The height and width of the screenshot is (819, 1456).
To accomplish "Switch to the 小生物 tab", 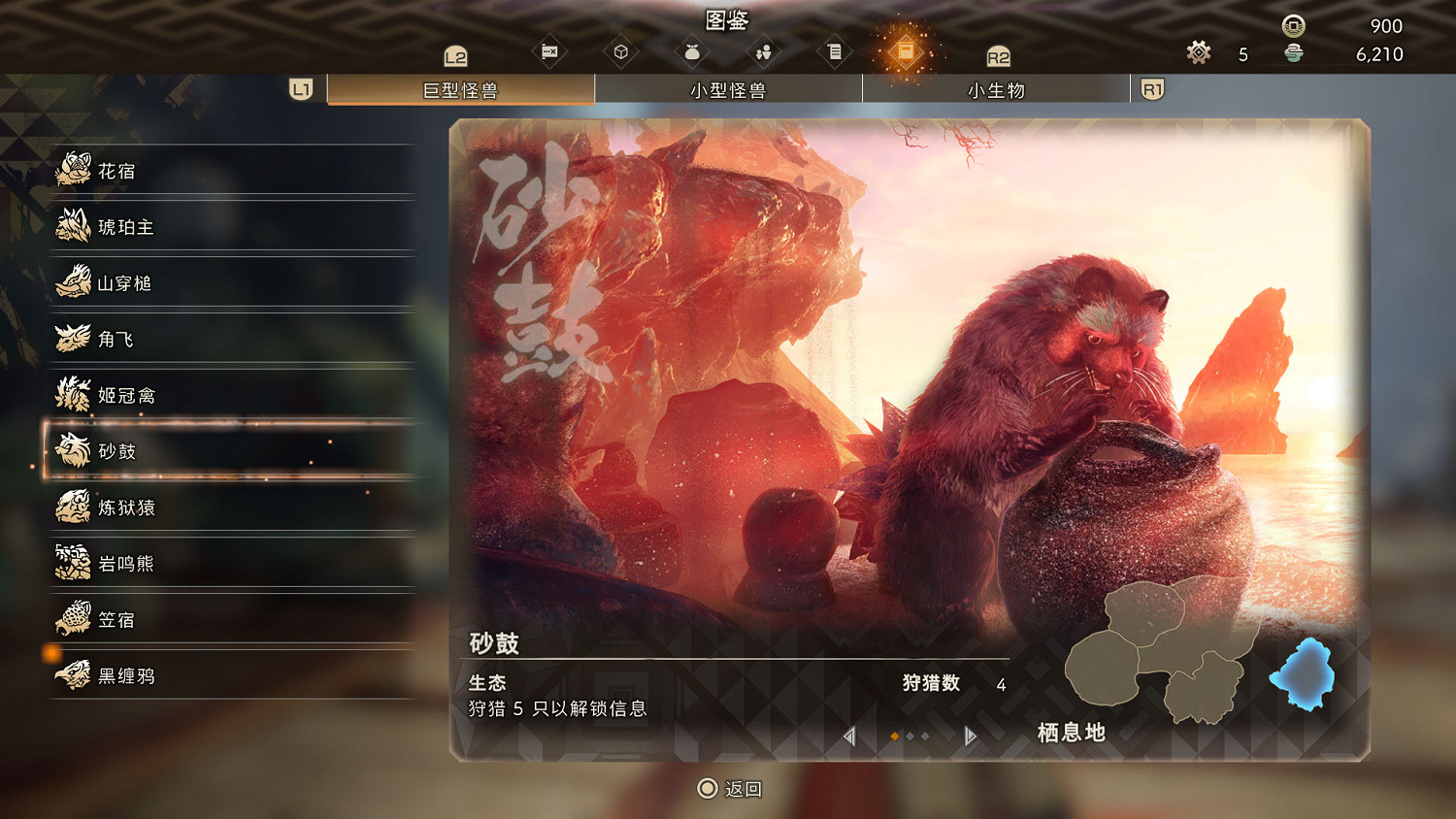I will [996, 90].
